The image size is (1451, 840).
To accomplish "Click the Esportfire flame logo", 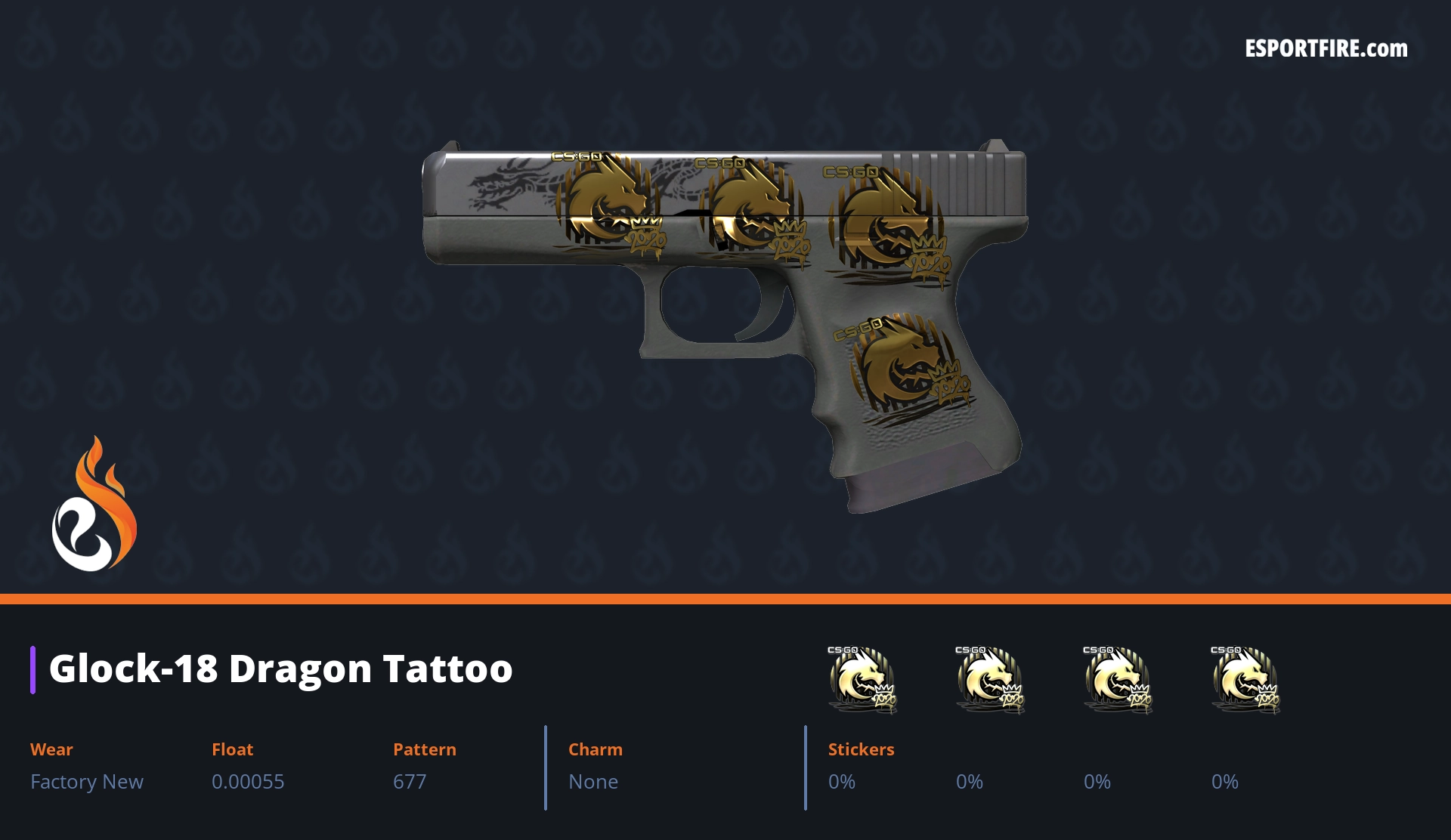I will pyautogui.click(x=94, y=506).
